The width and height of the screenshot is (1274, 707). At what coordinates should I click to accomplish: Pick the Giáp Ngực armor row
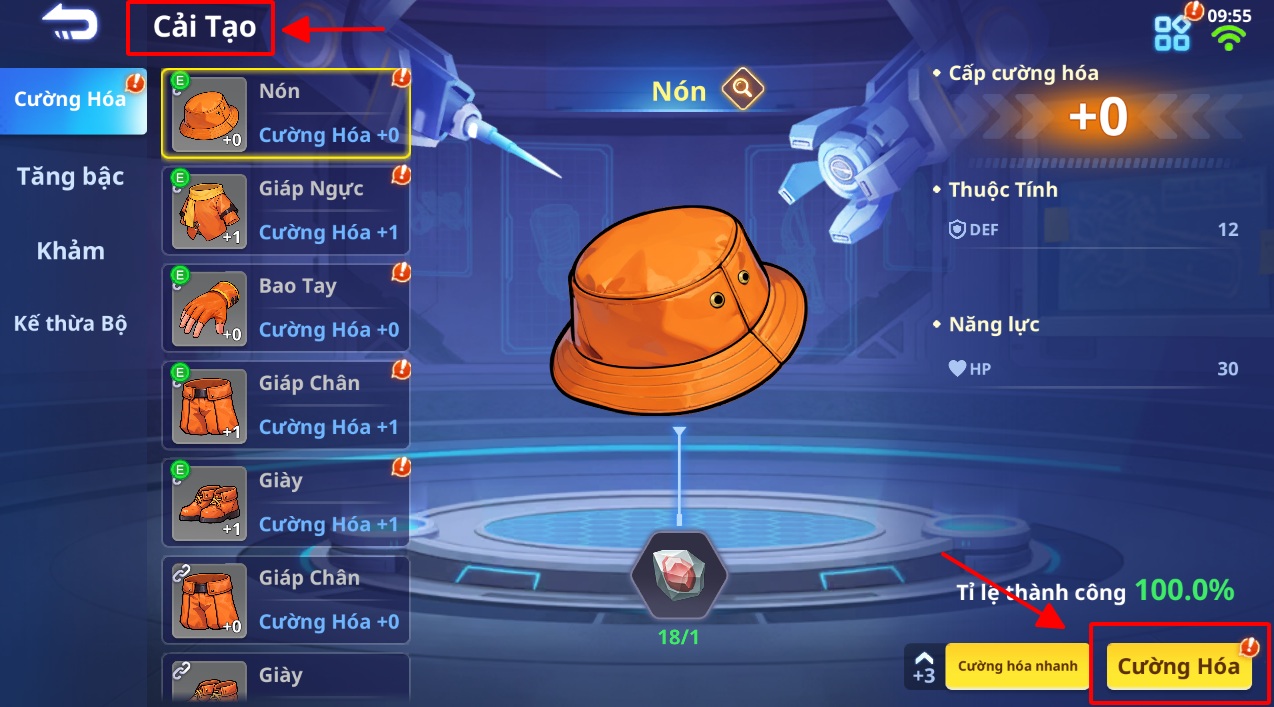tap(286, 211)
